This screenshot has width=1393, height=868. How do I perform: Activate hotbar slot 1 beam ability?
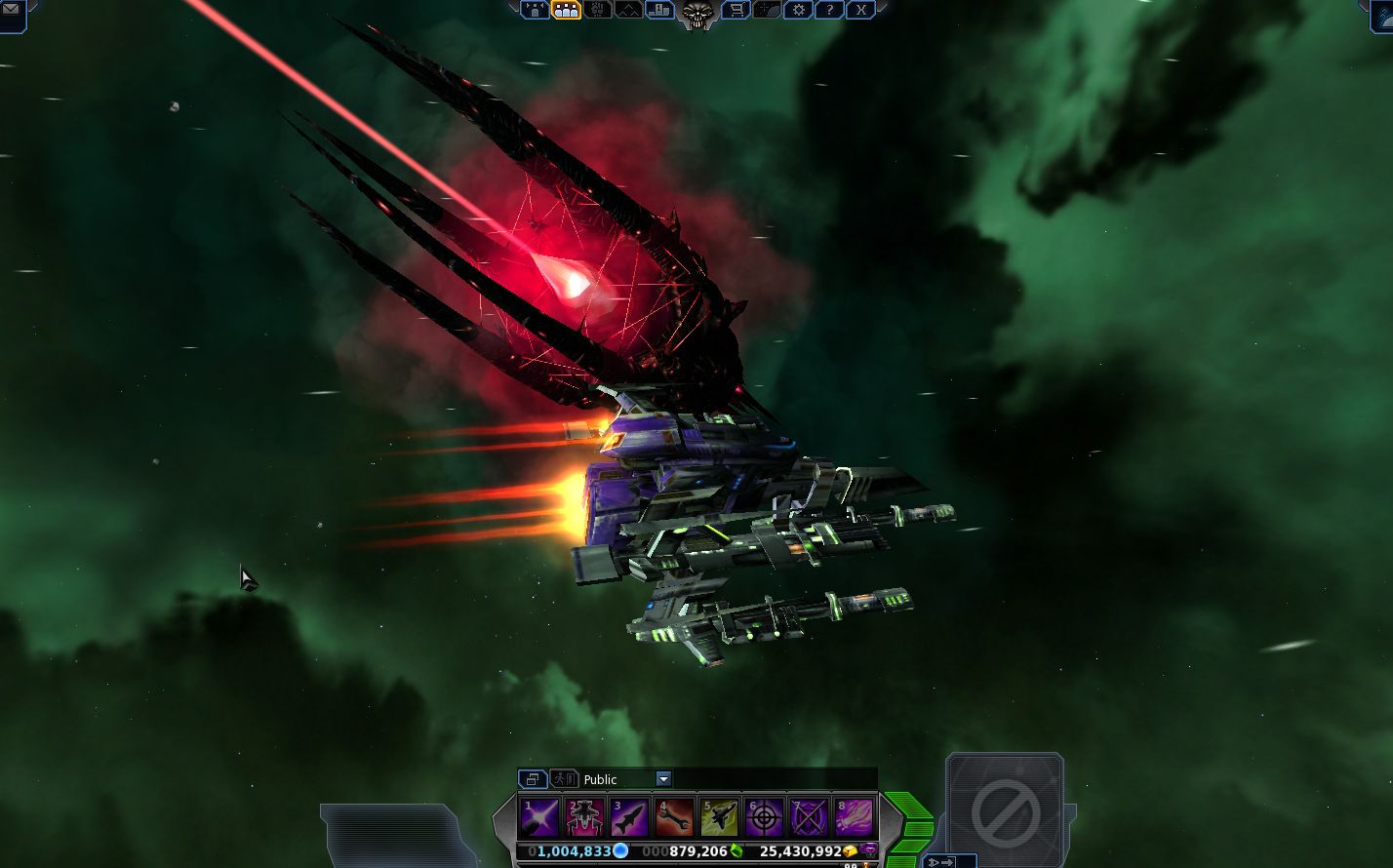pyautogui.click(x=539, y=817)
